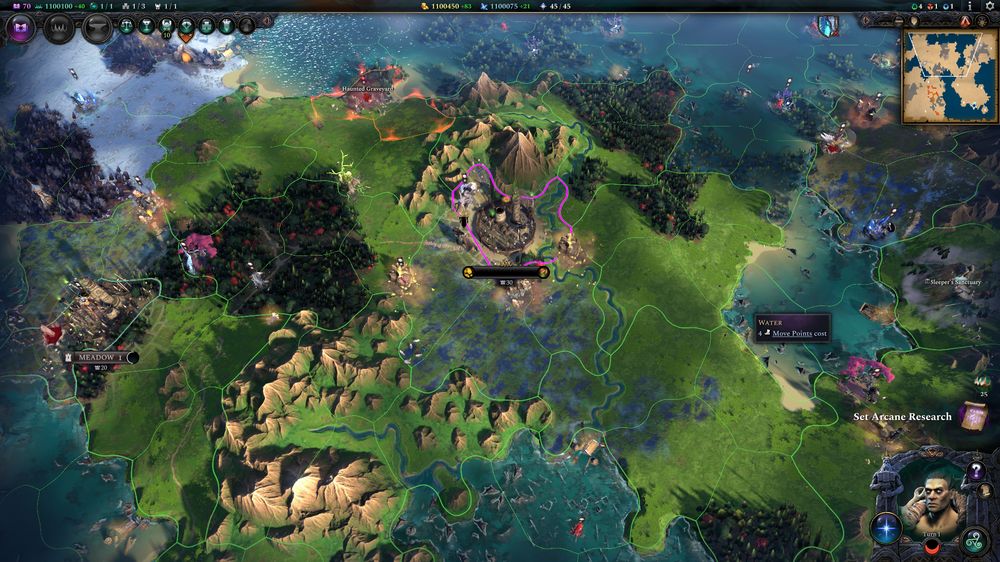Open the anvil item forge button

click(x=96, y=27)
